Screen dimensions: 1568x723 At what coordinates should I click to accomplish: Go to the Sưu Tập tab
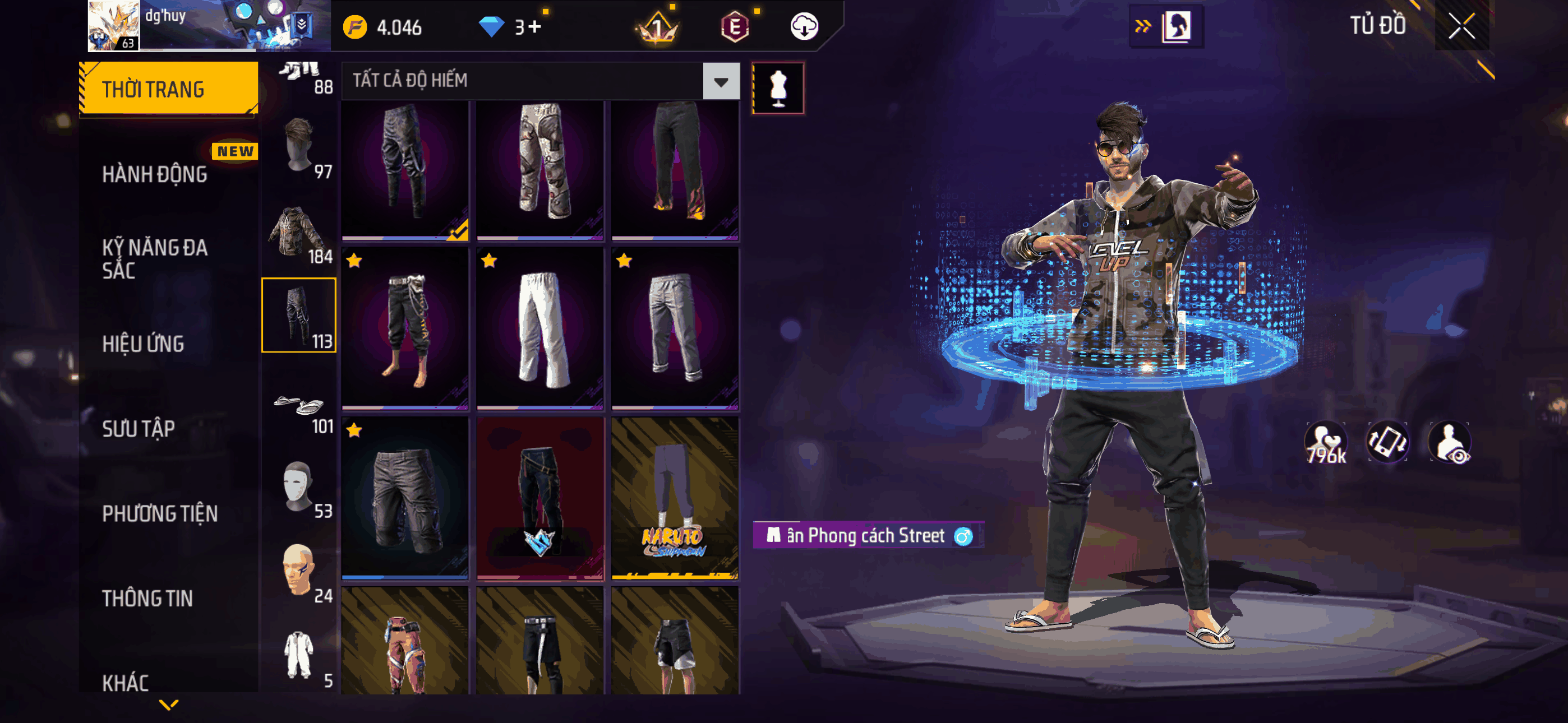point(138,428)
